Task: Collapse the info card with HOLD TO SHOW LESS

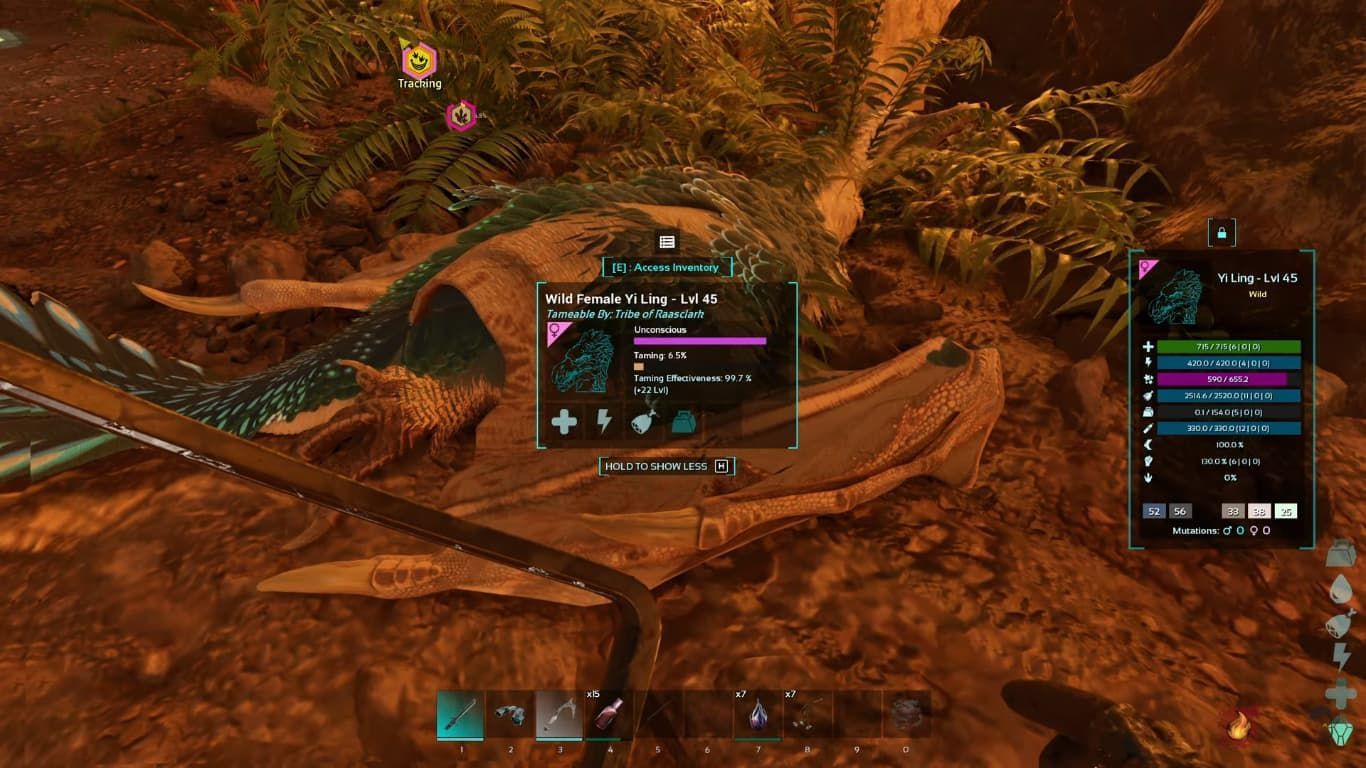Action: pos(665,466)
